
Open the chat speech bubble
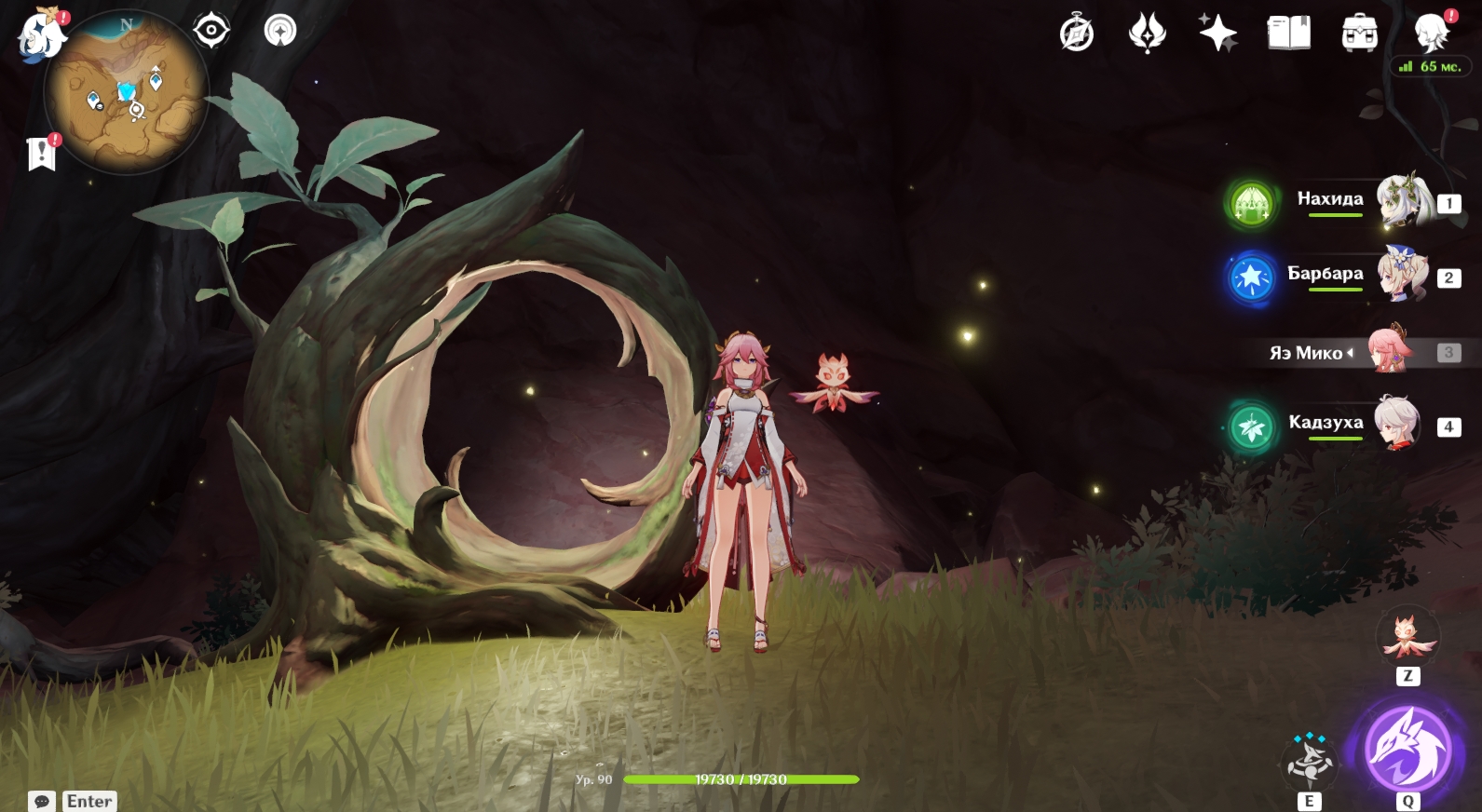[42, 801]
